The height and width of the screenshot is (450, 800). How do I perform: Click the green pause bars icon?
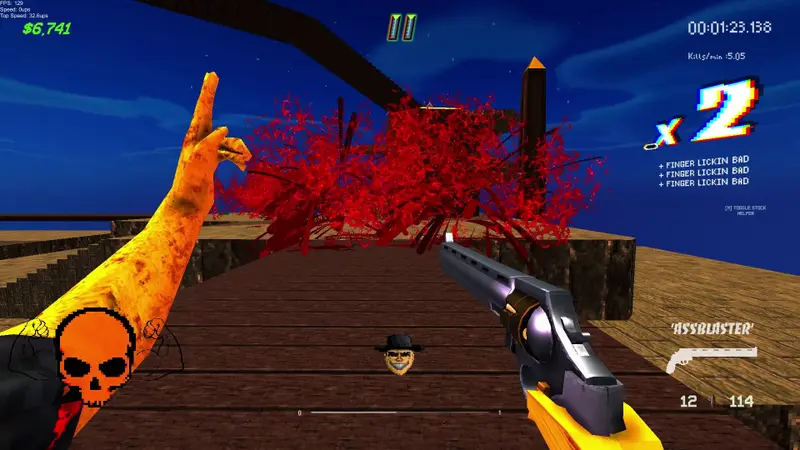(x=401, y=27)
